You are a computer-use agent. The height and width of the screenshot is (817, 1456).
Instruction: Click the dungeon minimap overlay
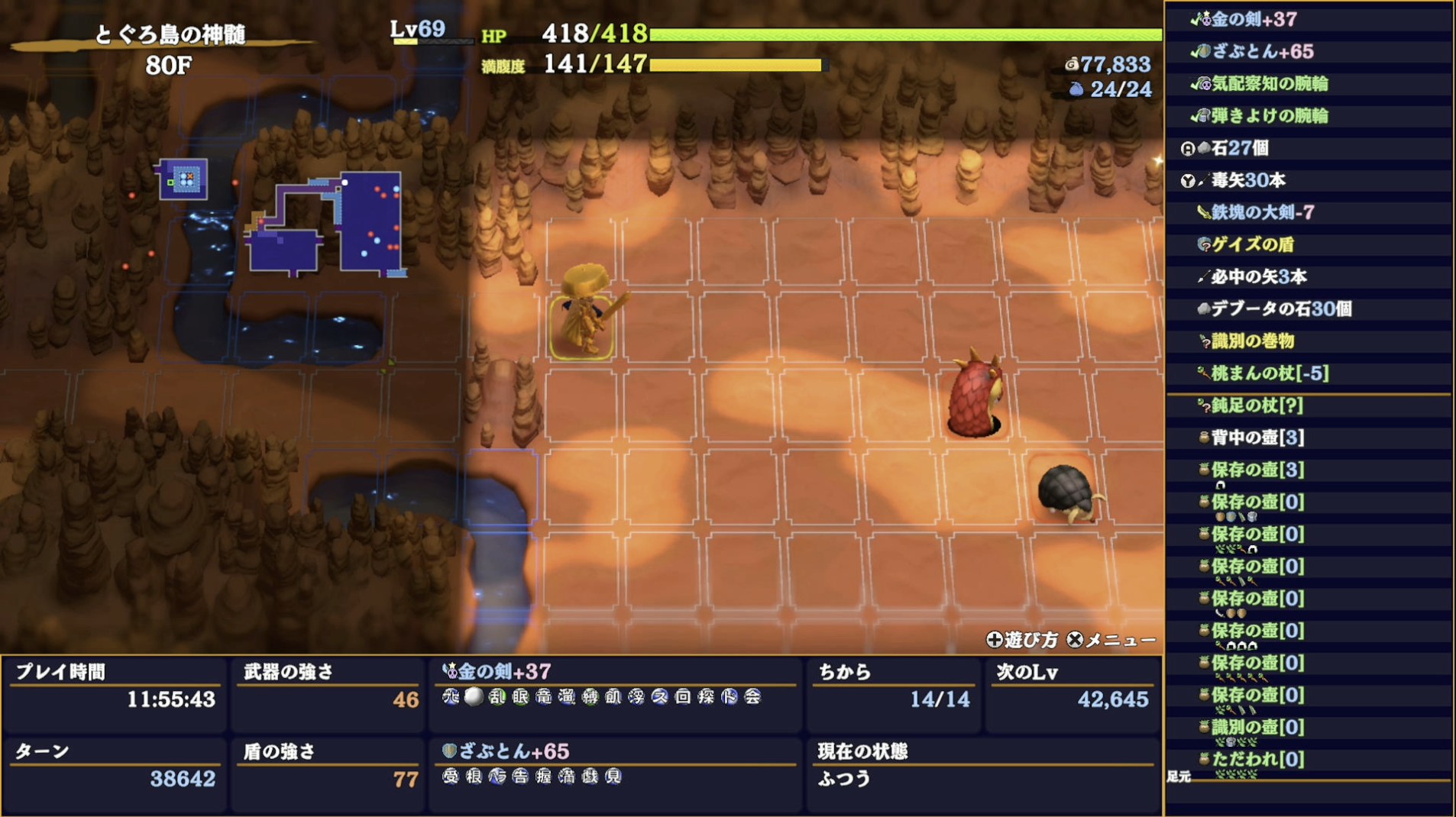click(321, 223)
